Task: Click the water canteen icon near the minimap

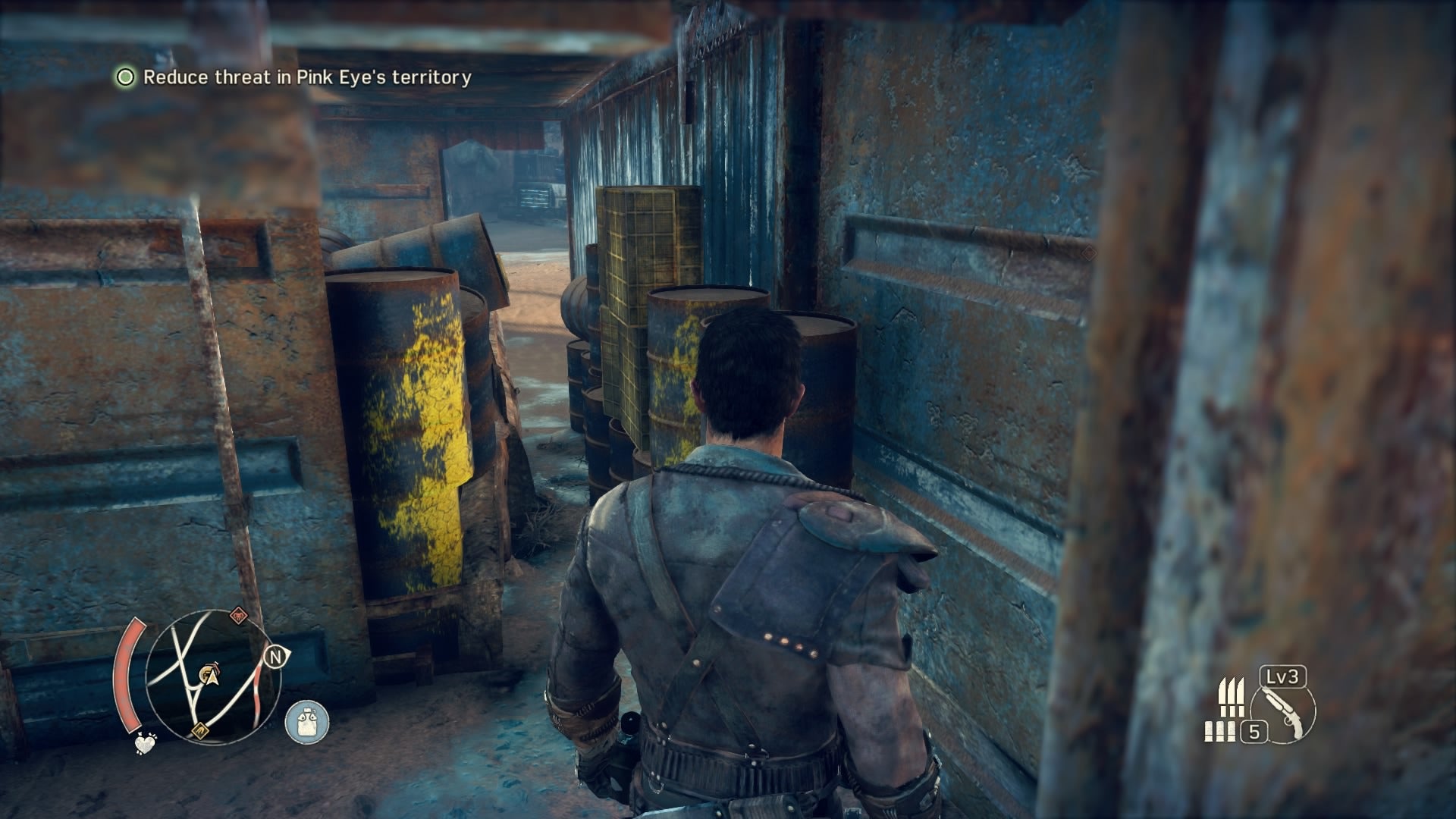Action: [307, 720]
